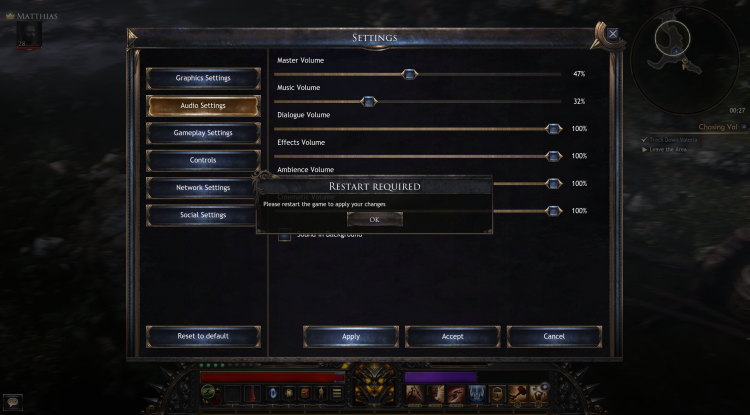Open the Controls section
This screenshot has height=415, width=750.
[x=203, y=160]
